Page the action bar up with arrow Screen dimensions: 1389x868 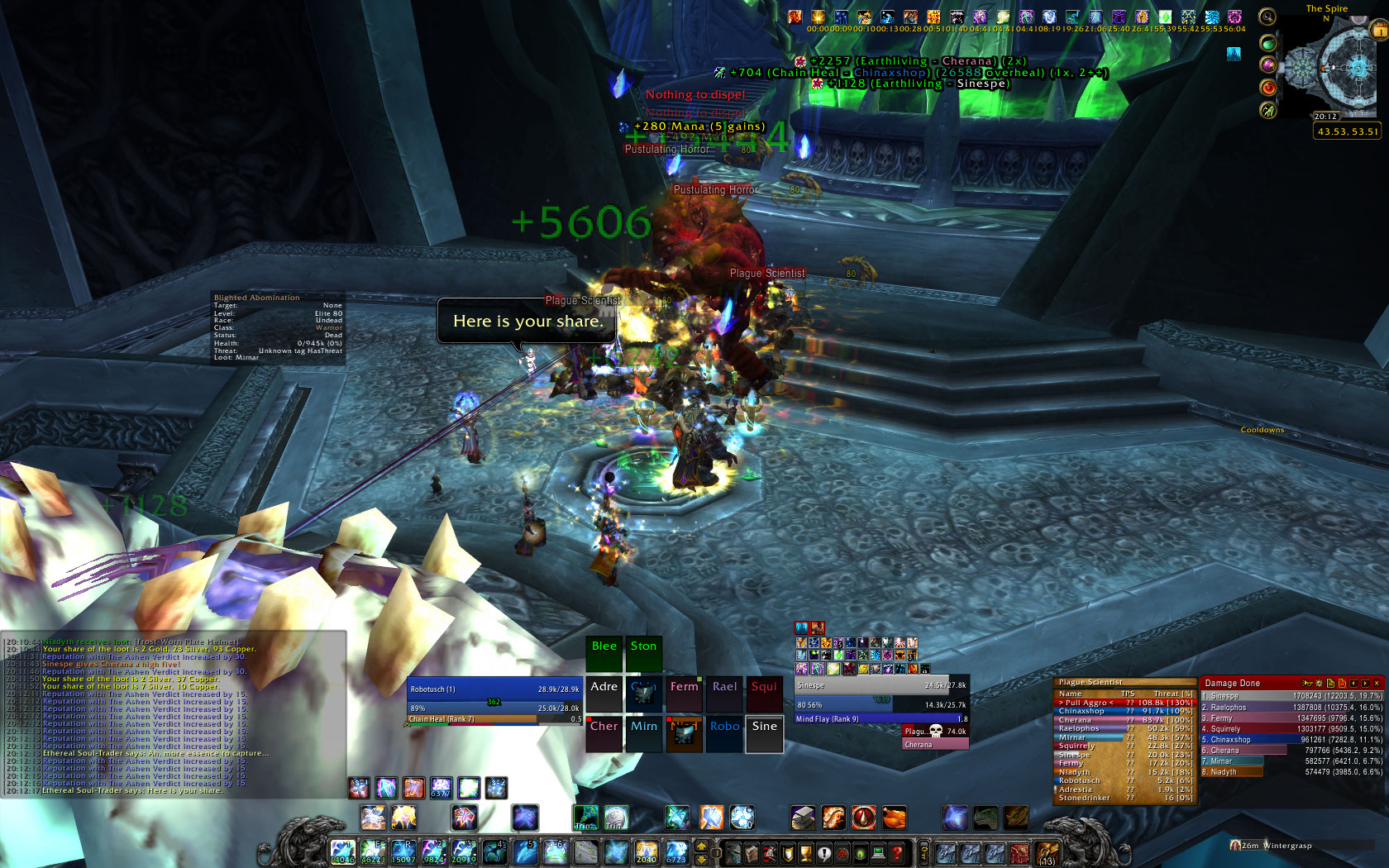(702, 846)
